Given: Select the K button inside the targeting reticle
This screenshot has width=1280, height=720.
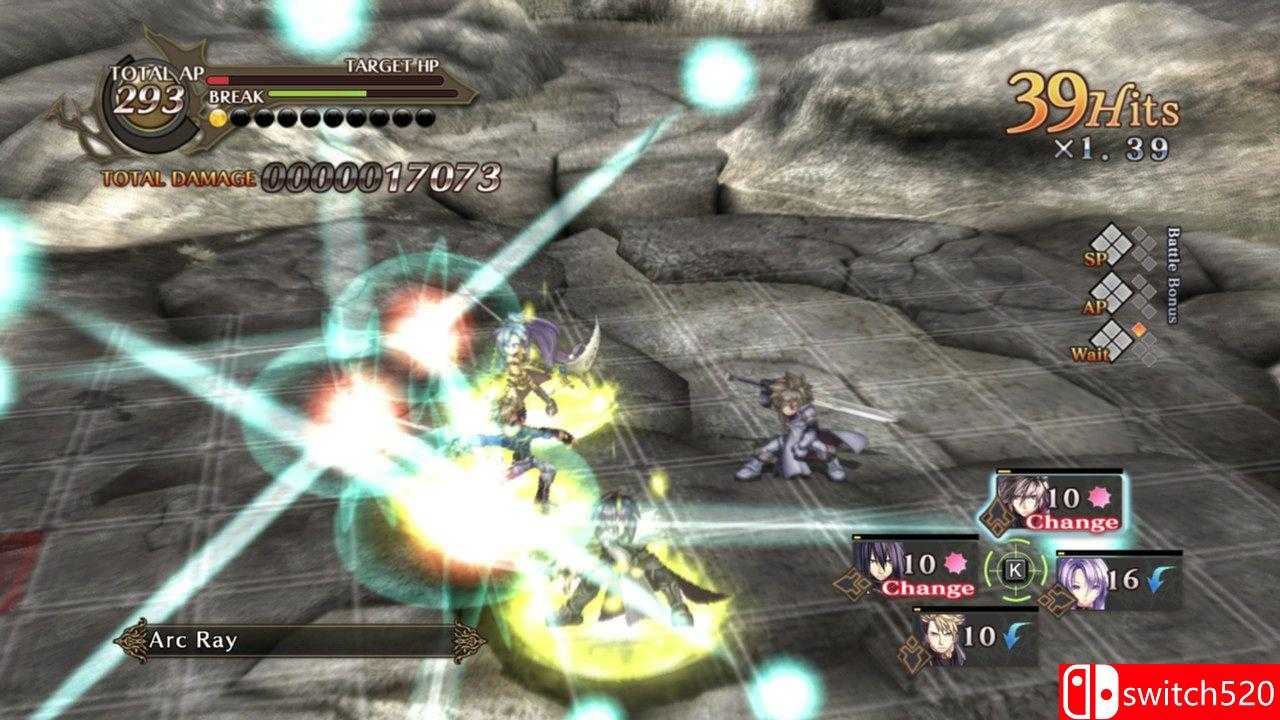Looking at the screenshot, I should click(1015, 570).
